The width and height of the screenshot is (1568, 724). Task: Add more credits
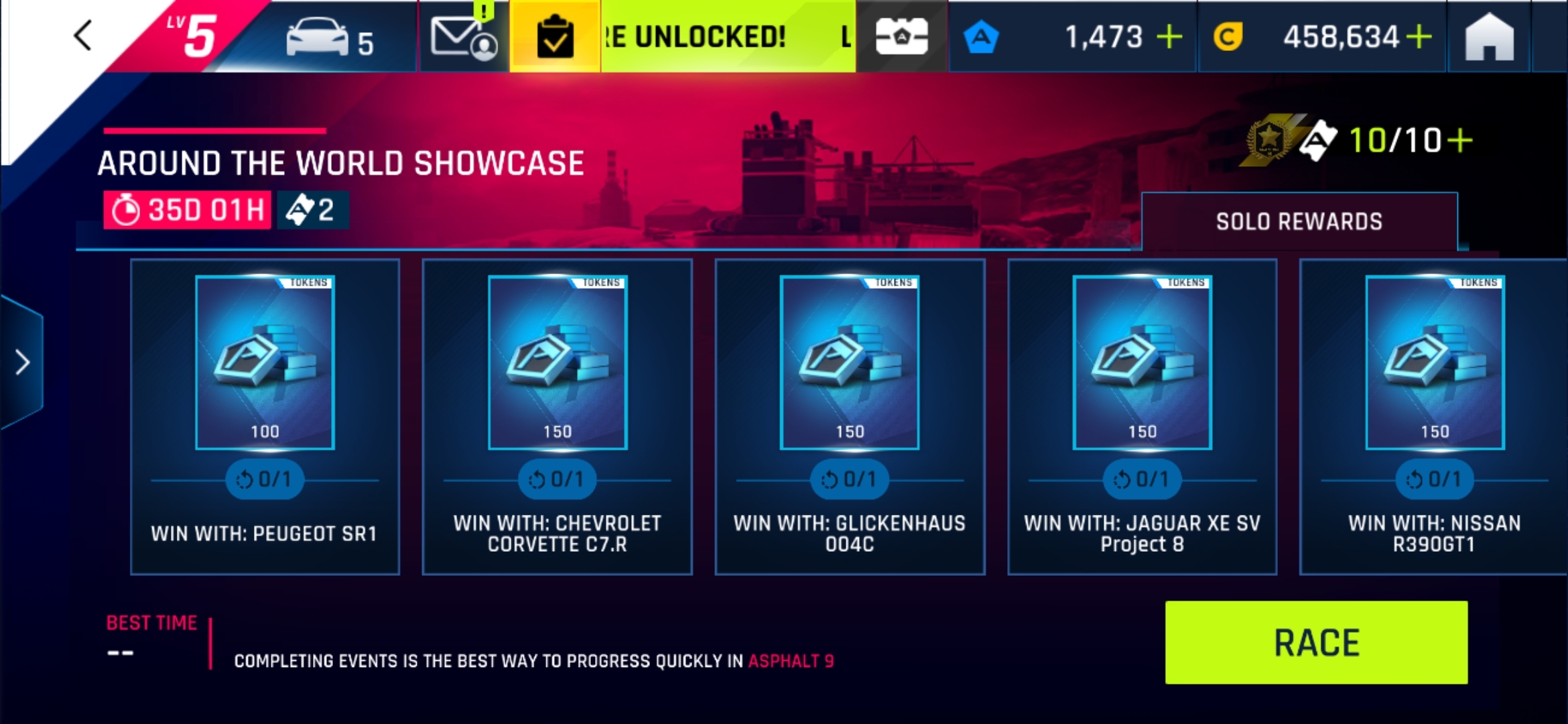1419,37
